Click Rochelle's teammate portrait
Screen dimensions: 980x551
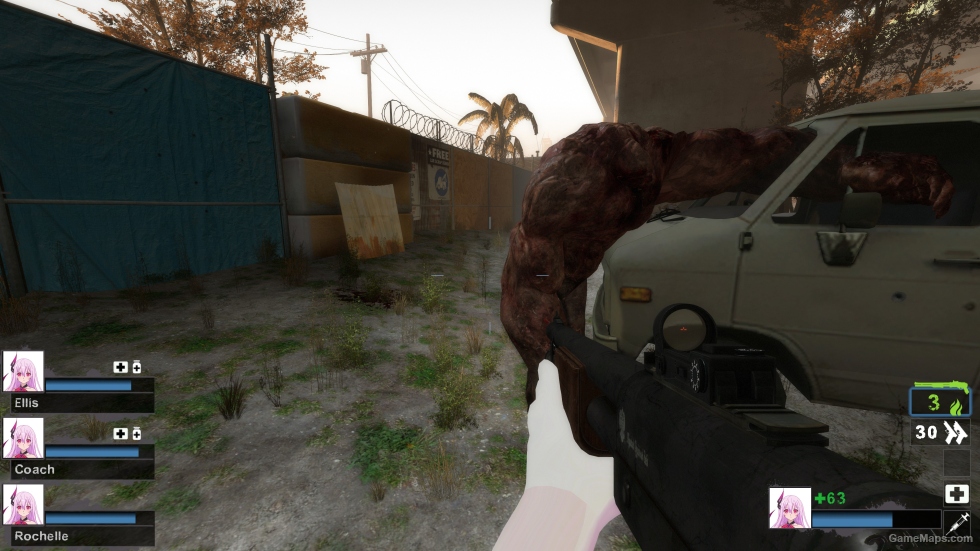coord(23,505)
